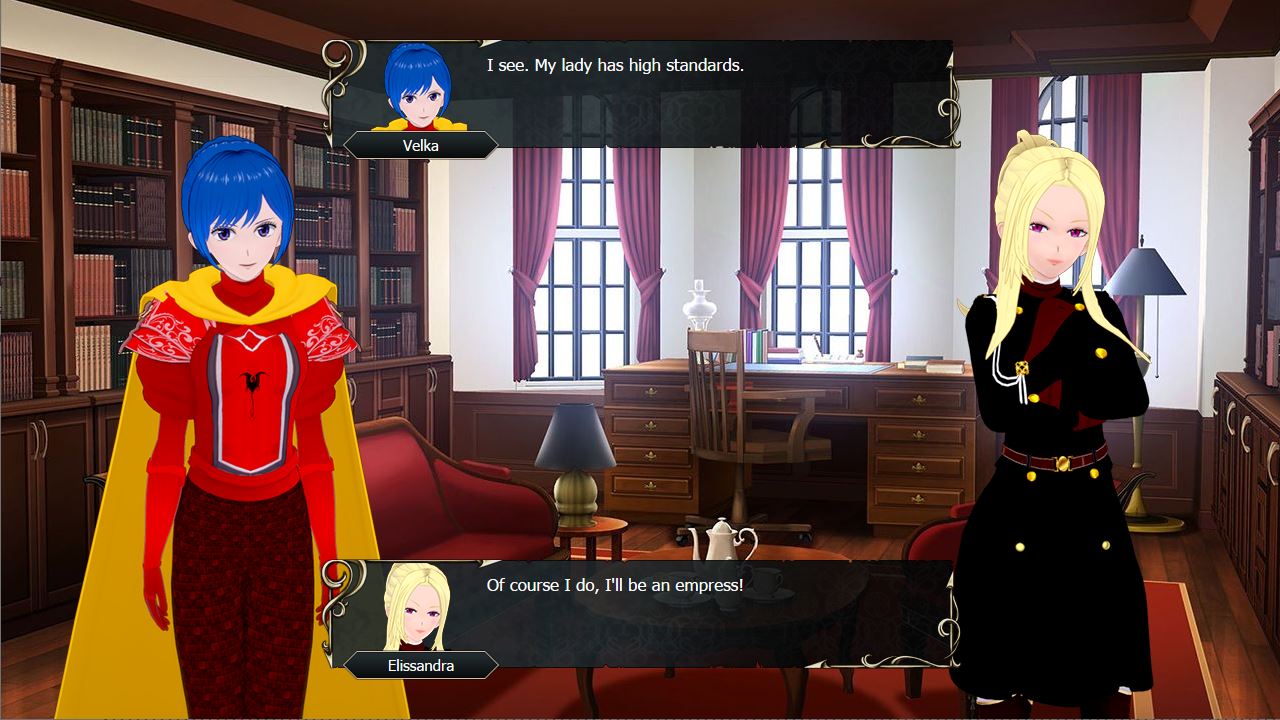Advance Elissandra's dialogue box reply
Image resolution: width=1280 pixels, height=720 pixels.
point(640,612)
